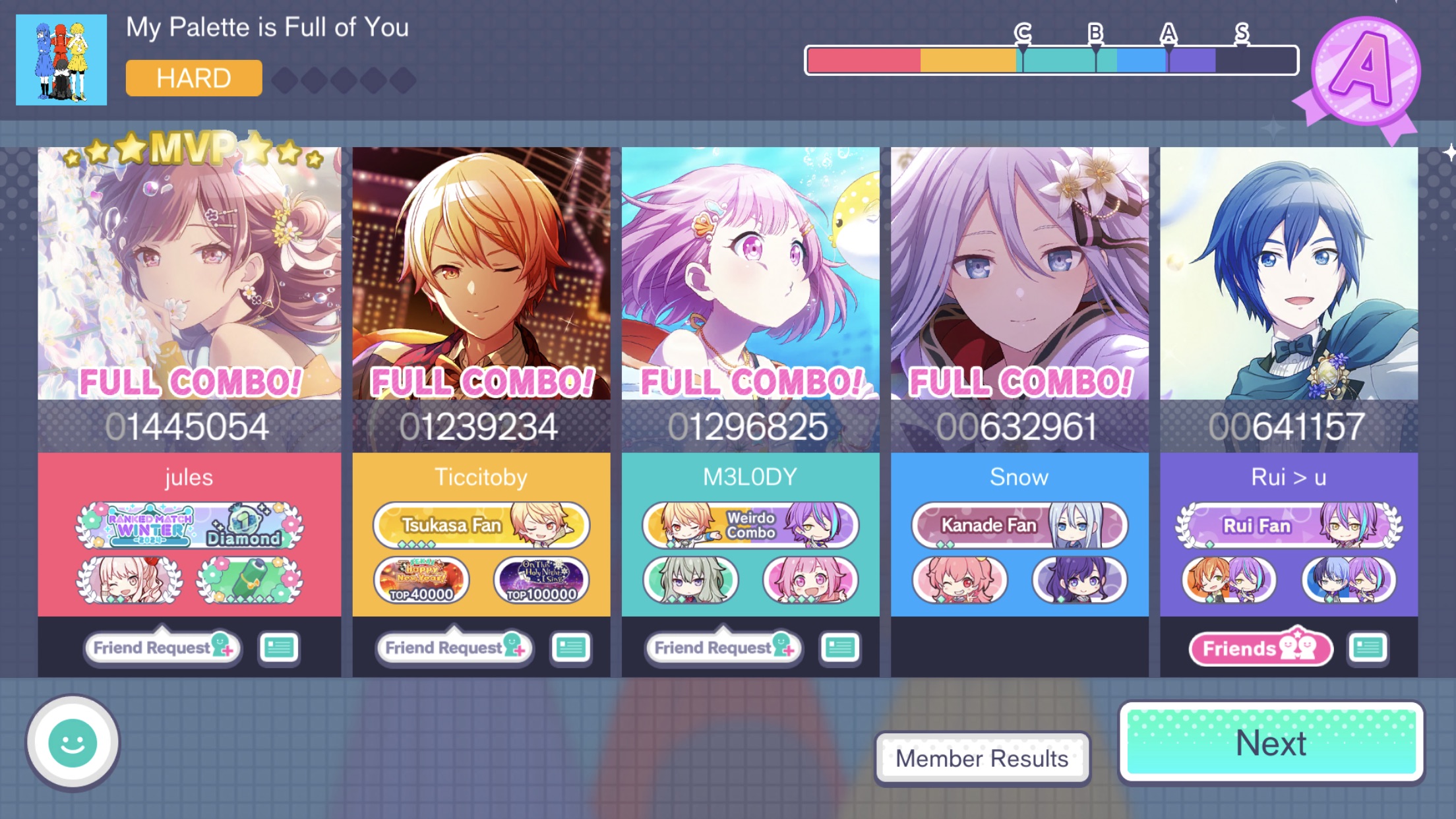
Task: Open M3L0DY's profile card icon
Action: 839,648
